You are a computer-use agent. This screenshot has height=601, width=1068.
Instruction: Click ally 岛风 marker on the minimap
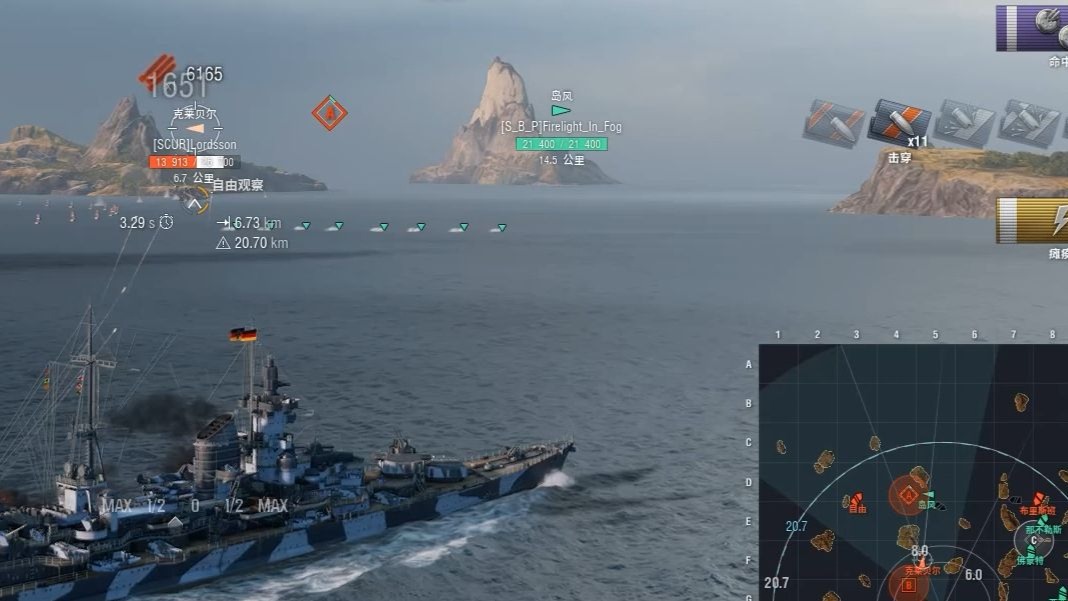[930, 497]
